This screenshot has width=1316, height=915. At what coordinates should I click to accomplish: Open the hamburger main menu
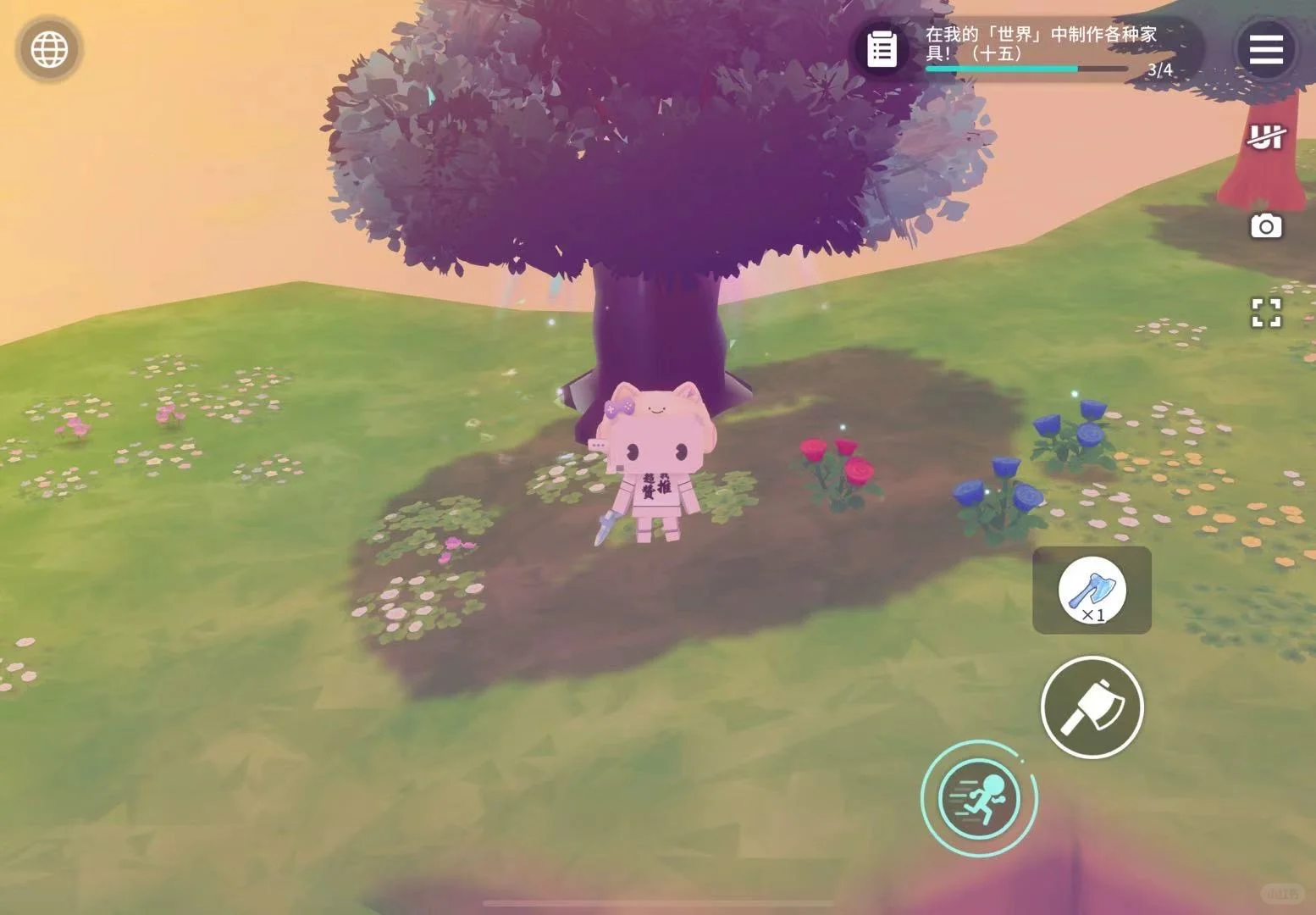click(1266, 49)
